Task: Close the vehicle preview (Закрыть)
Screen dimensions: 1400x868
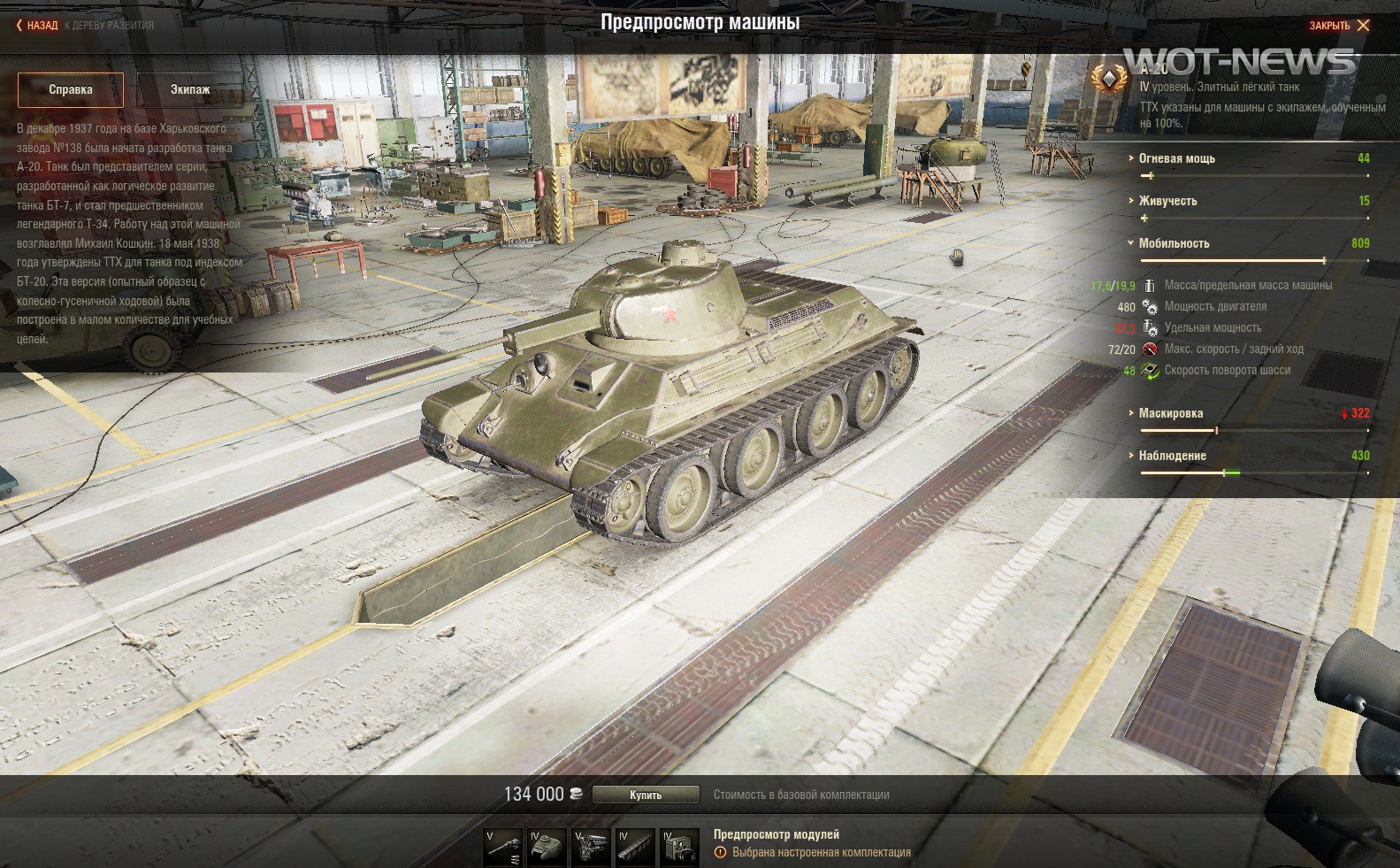Action: (x=1339, y=26)
